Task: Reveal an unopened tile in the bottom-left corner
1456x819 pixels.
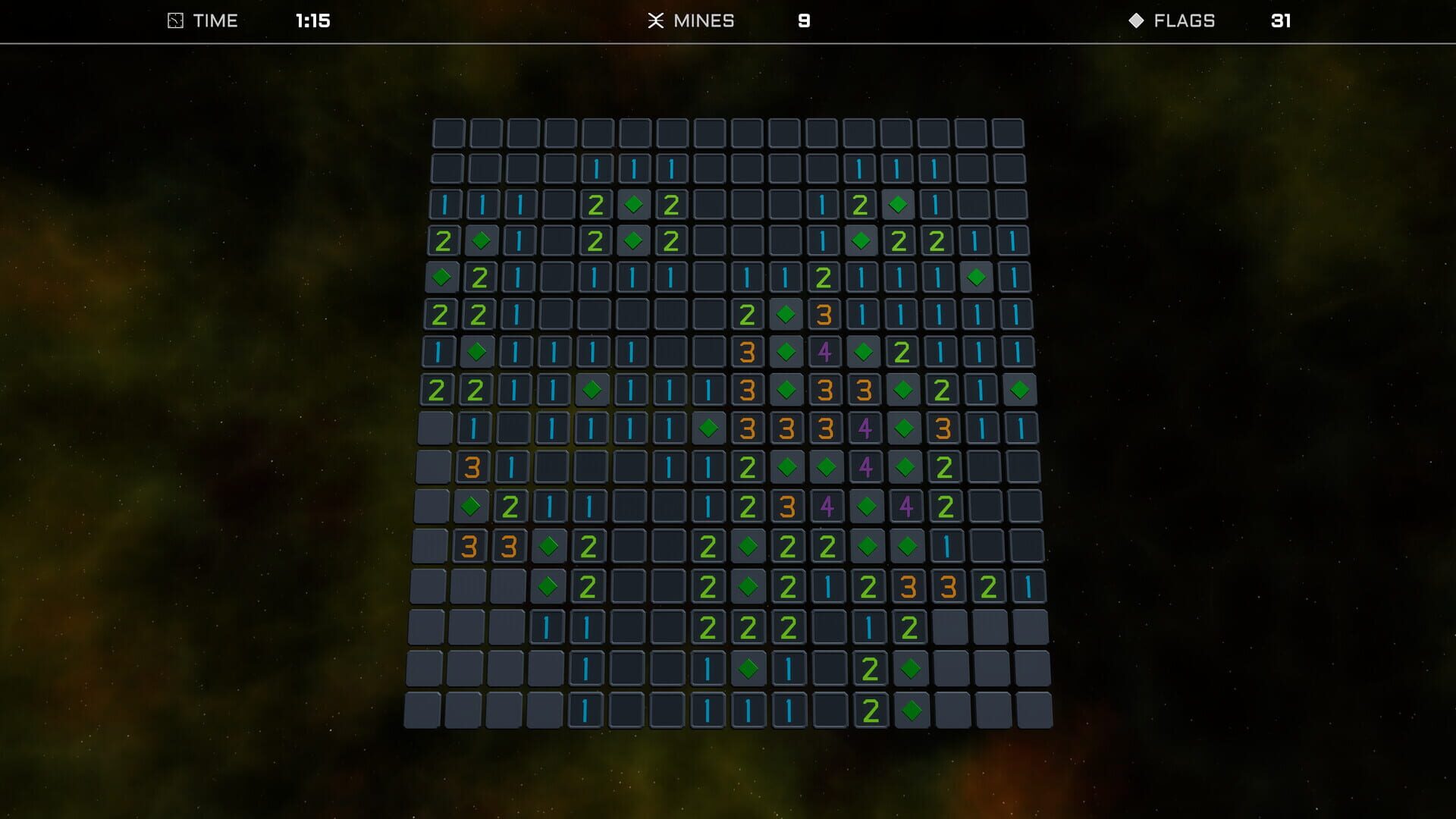Action: point(421,711)
